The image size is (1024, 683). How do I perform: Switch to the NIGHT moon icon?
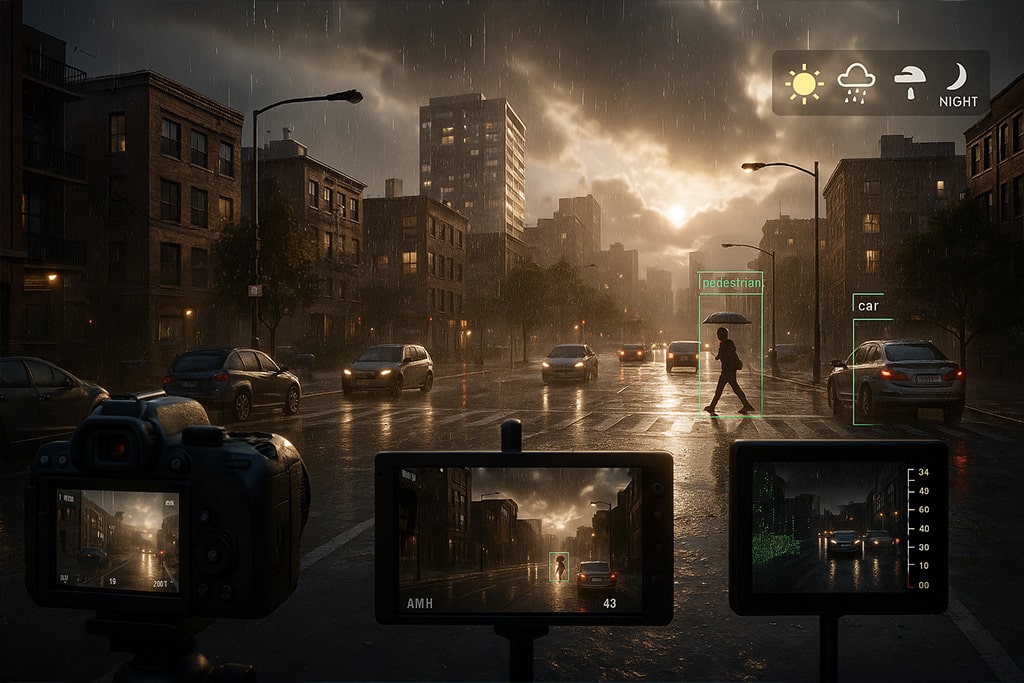(x=958, y=84)
